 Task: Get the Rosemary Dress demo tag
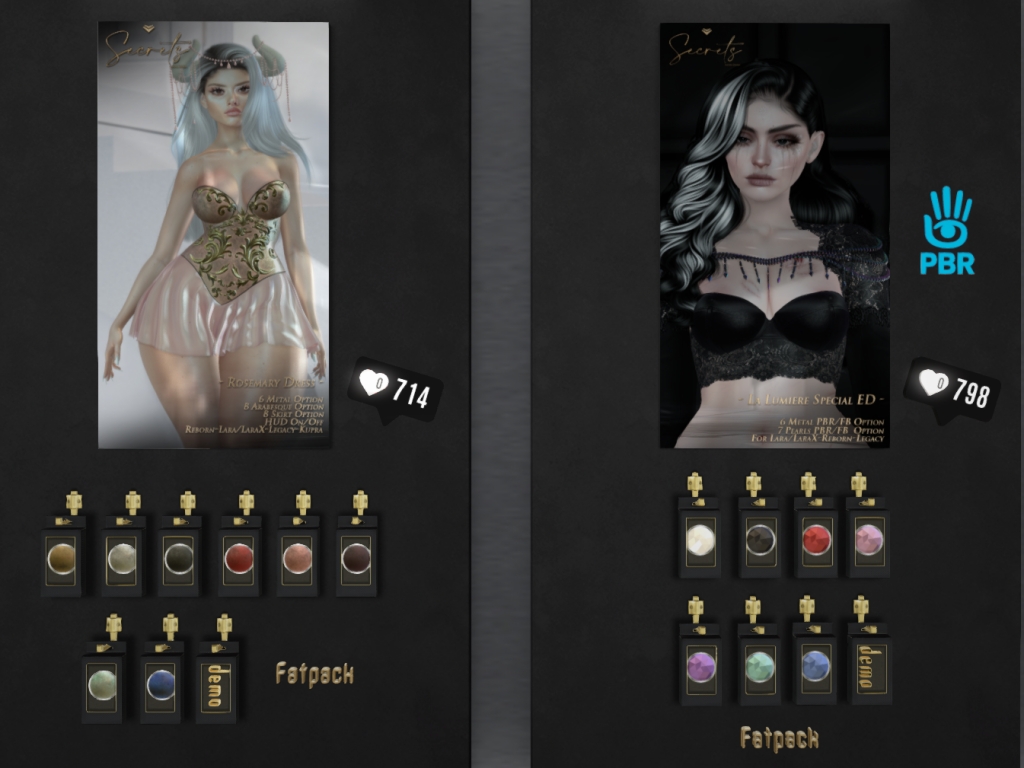point(214,683)
